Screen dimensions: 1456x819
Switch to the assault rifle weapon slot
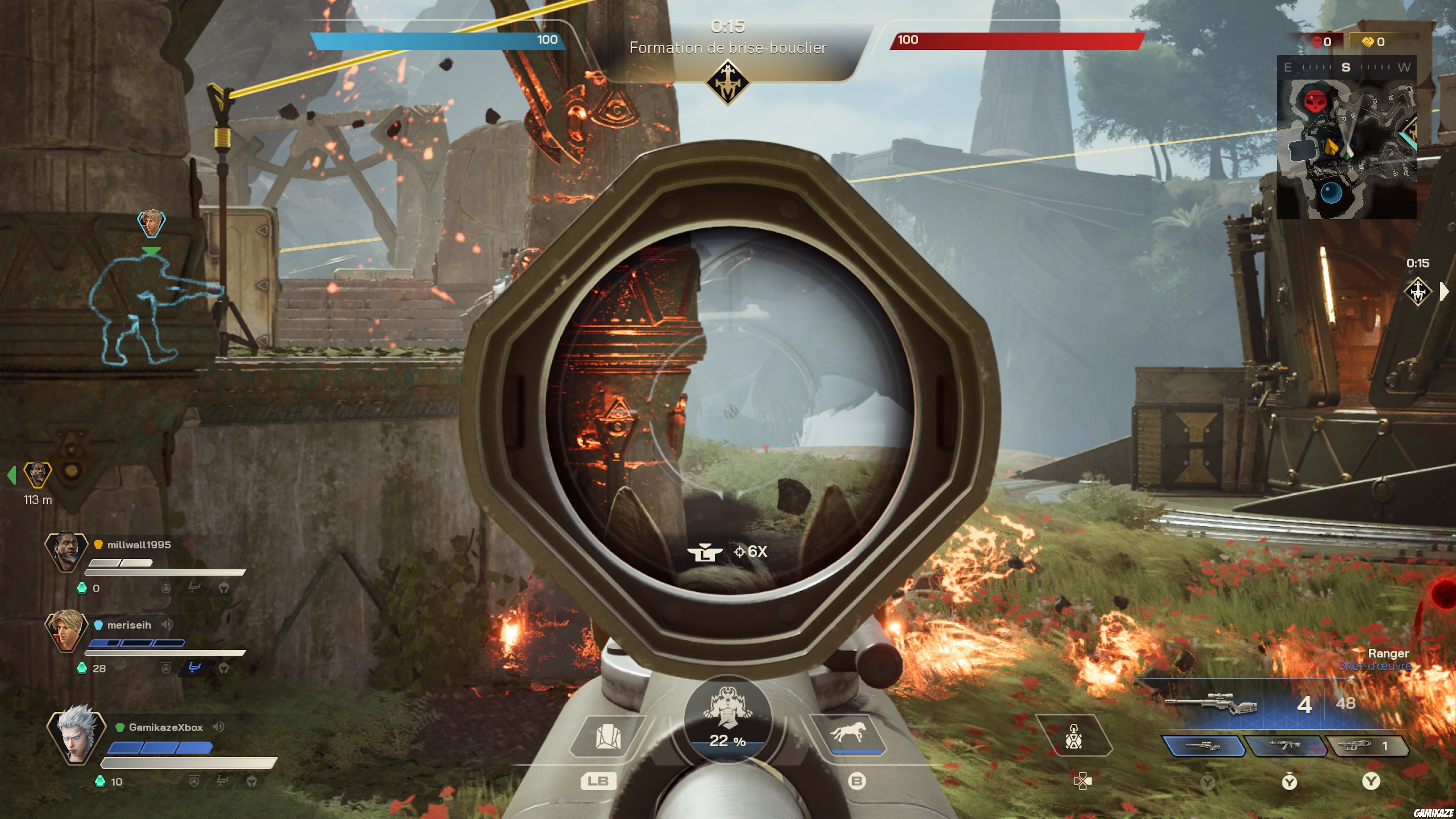click(x=1286, y=746)
